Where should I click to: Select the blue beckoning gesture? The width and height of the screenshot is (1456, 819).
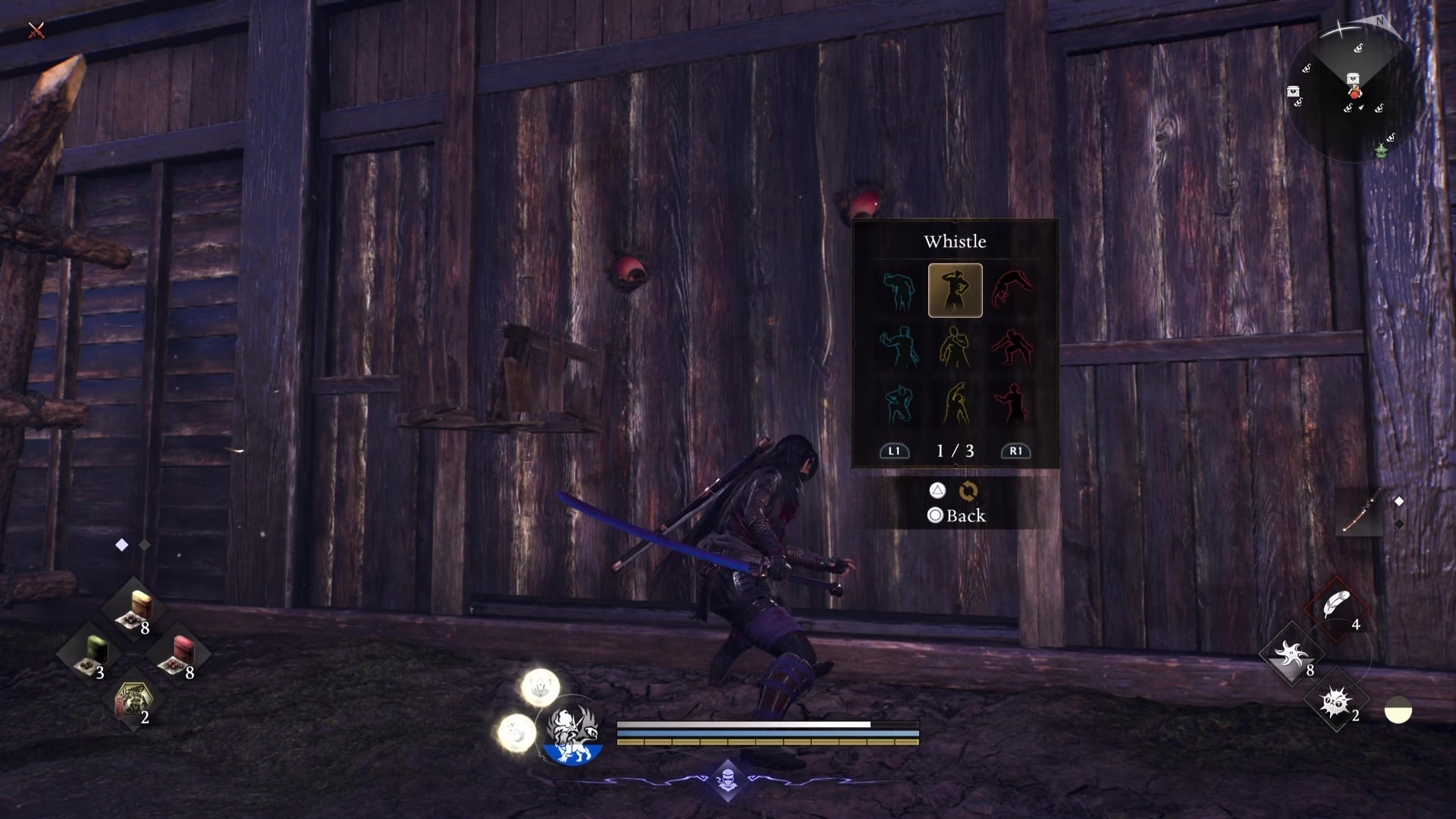(899, 347)
